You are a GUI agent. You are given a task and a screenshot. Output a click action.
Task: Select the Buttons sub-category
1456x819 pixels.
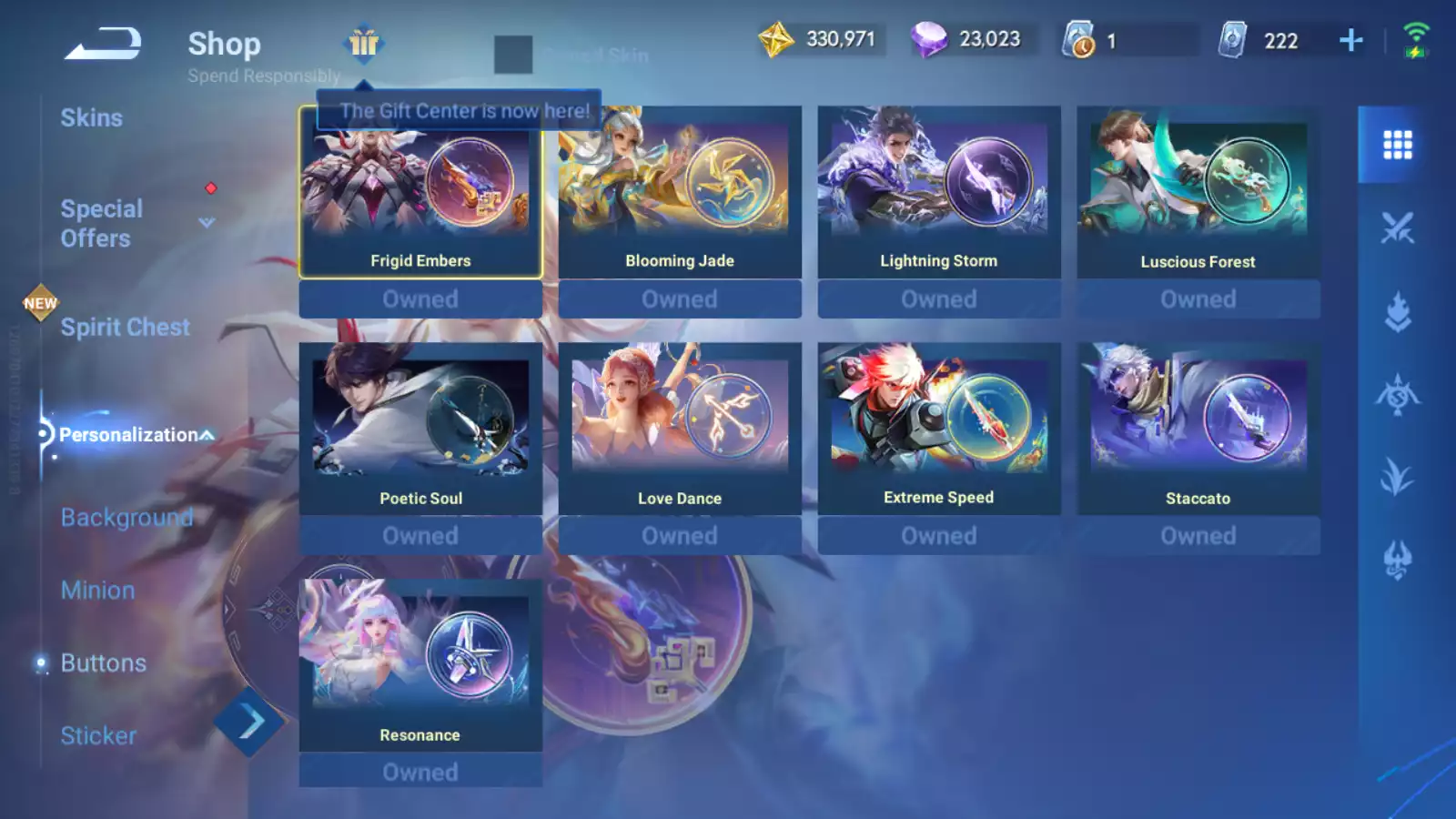coord(103,663)
